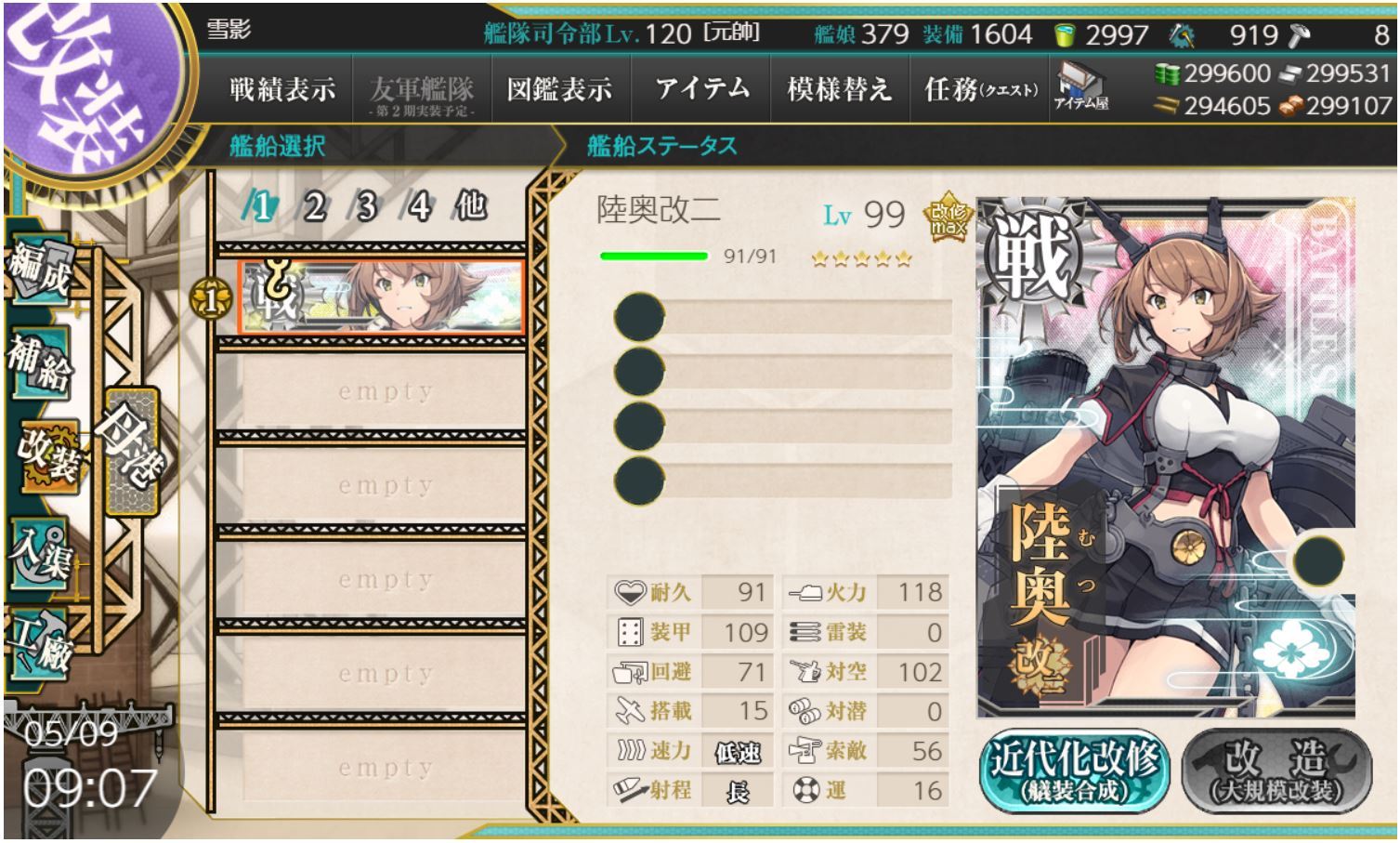Image resolution: width=1400 pixels, height=843 pixels.
Task: Go to 編成 fleet composition
Action: tap(41, 270)
